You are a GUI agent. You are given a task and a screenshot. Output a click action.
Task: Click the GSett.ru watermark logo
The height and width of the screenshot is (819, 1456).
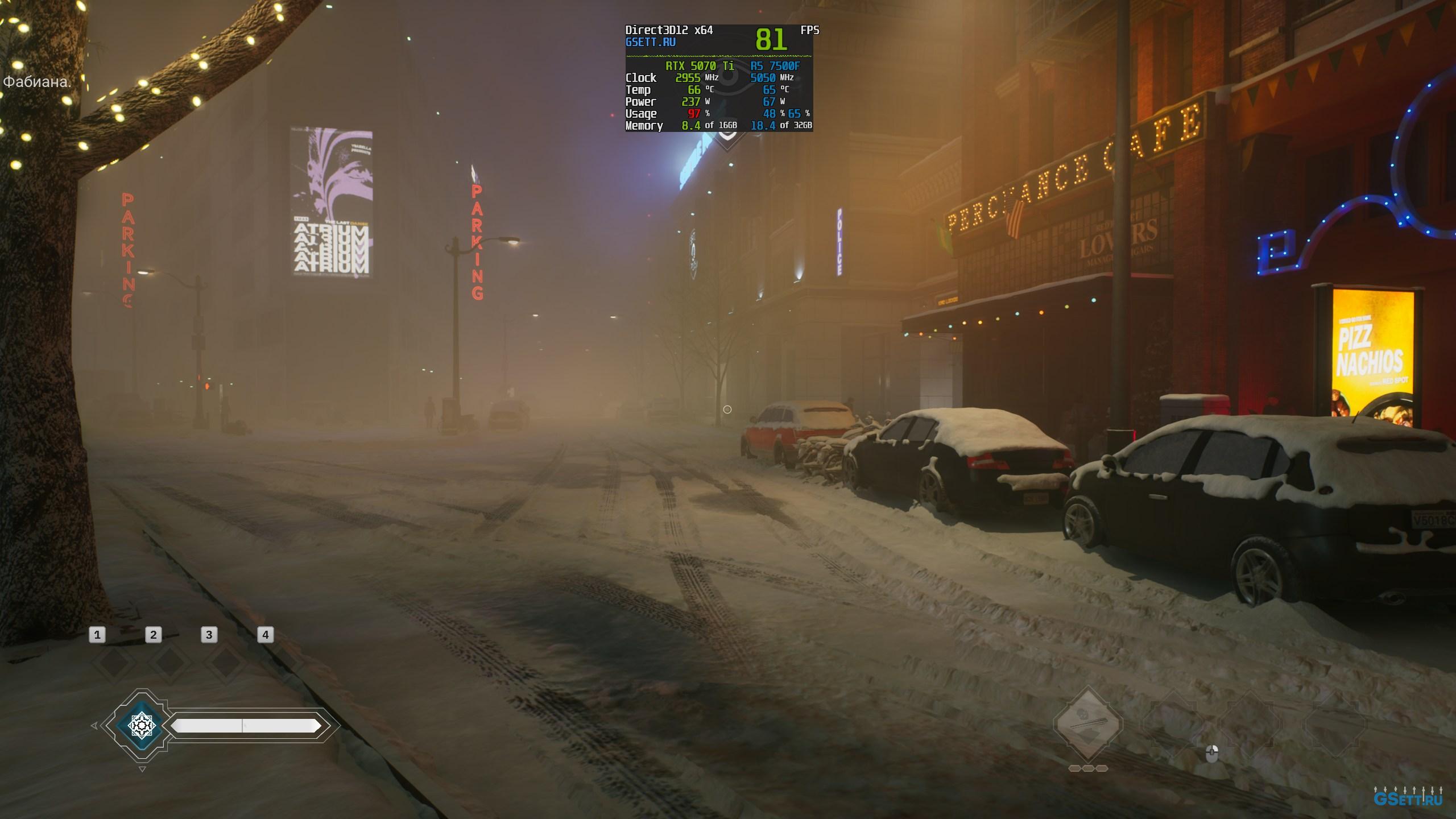tap(1408, 797)
